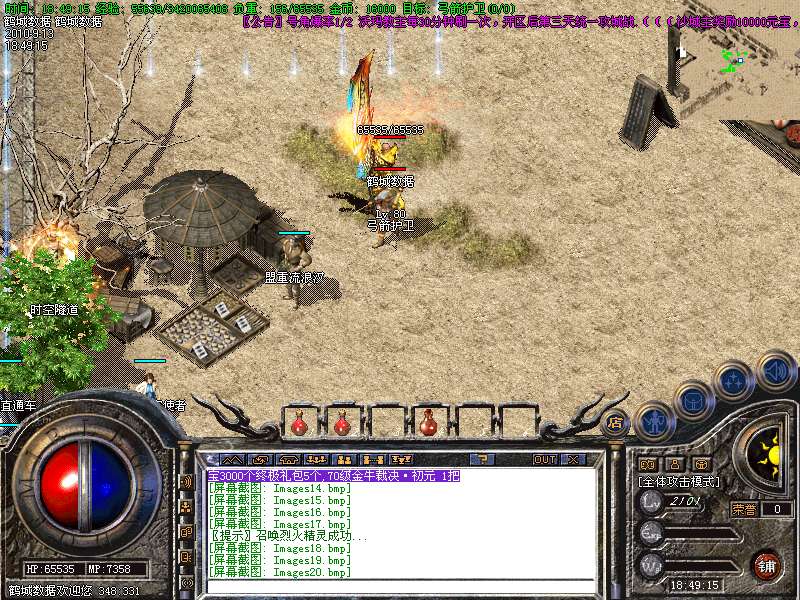Image resolution: width=800 pixels, height=600 pixels.
Task: Open help with the question mark button
Action: (x=483, y=459)
